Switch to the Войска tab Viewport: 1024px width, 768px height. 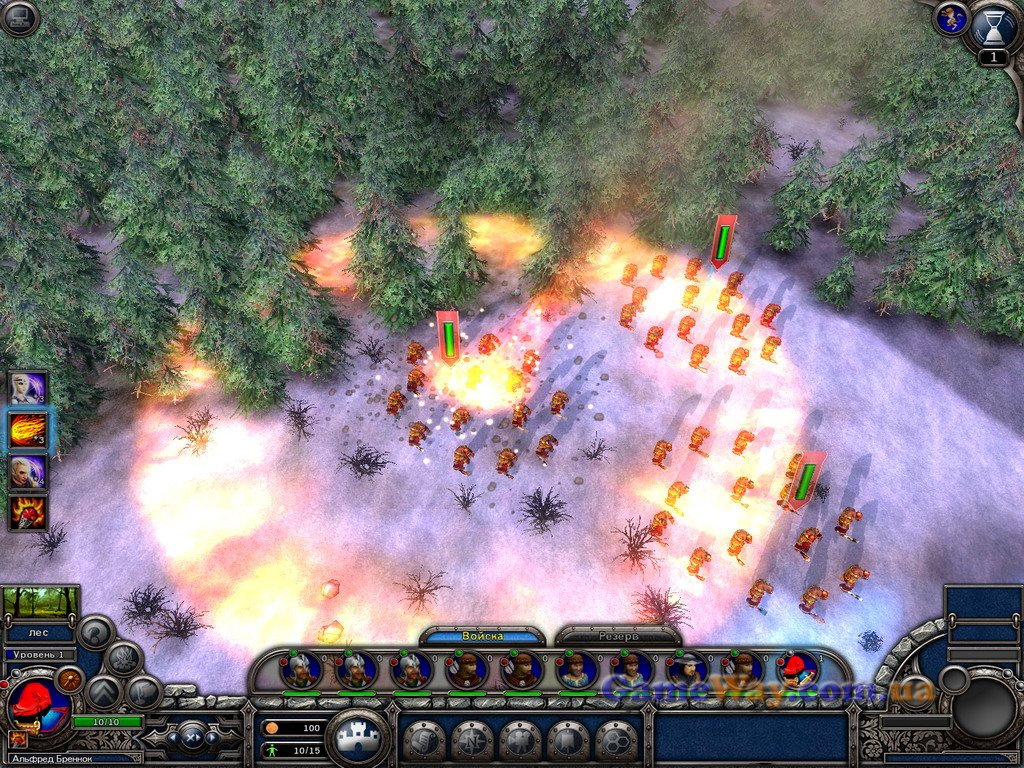pyautogui.click(x=482, y=636)
